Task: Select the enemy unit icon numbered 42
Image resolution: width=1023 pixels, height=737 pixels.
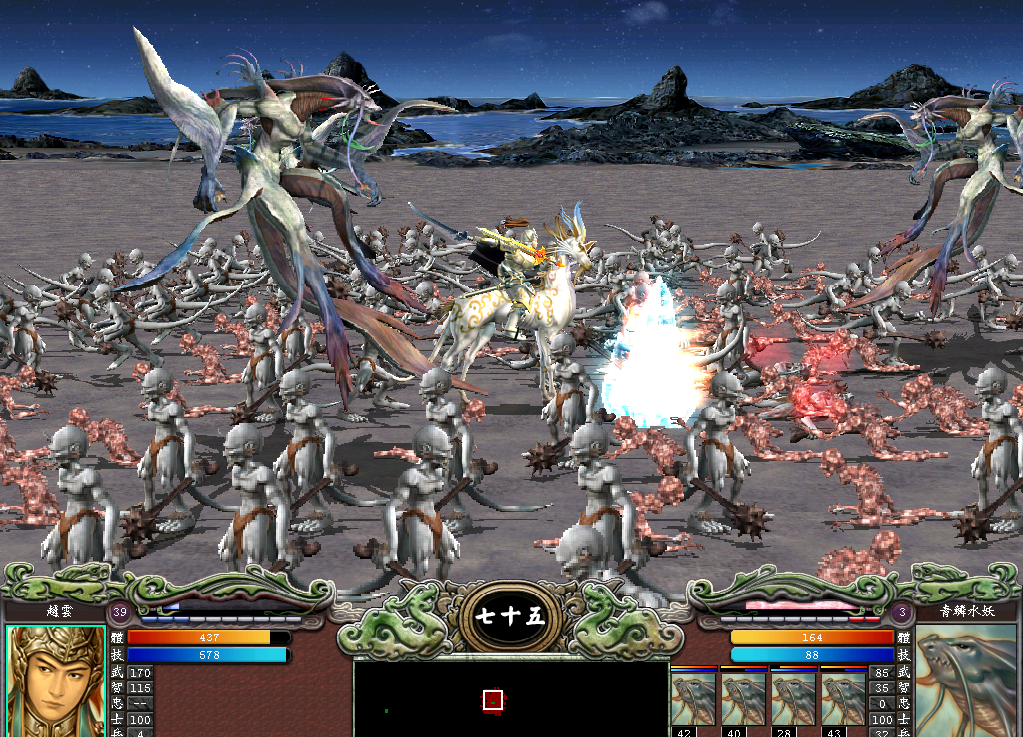Action: [692, 699]
